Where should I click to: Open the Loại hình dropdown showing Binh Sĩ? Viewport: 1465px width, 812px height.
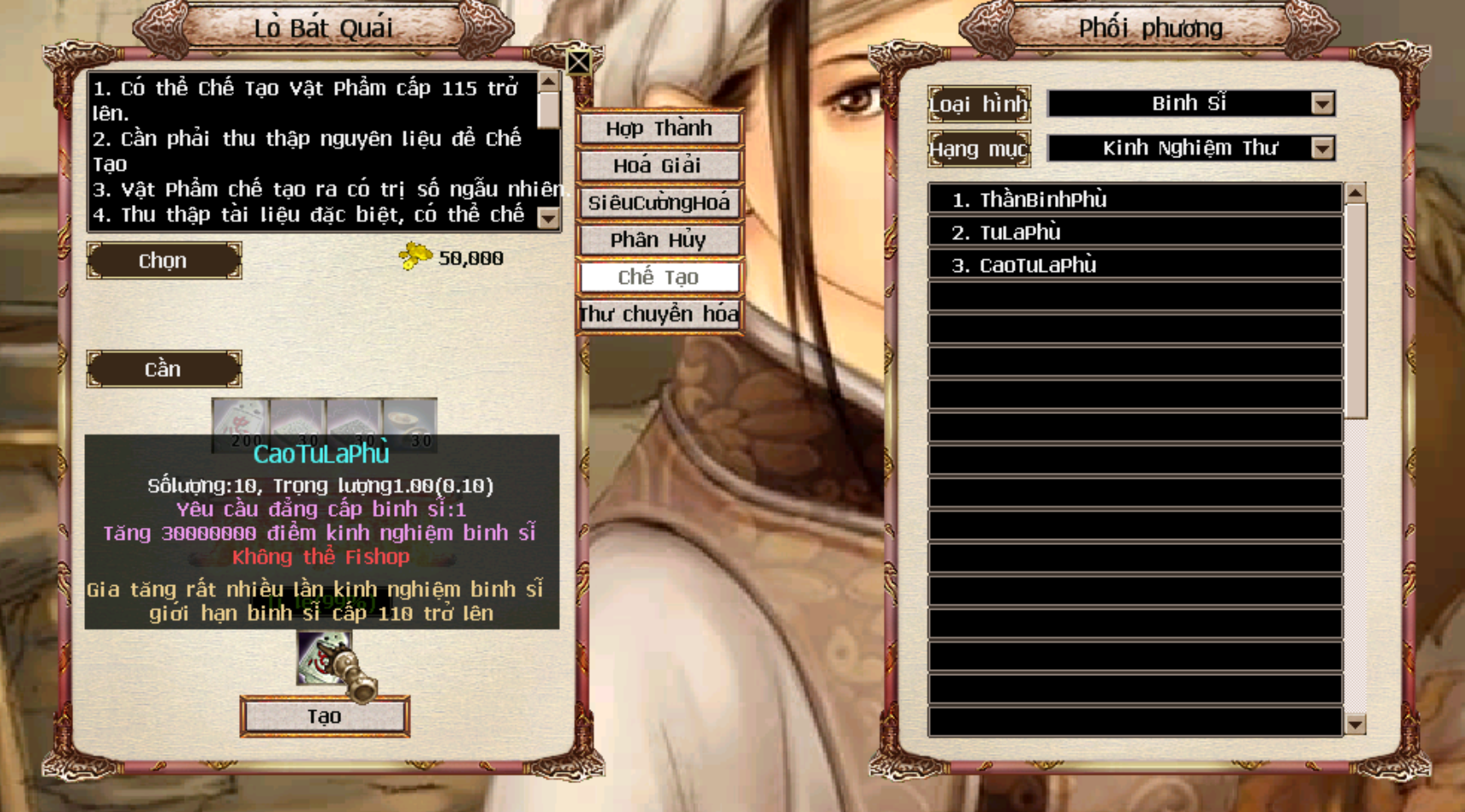tap(1321, 104)
